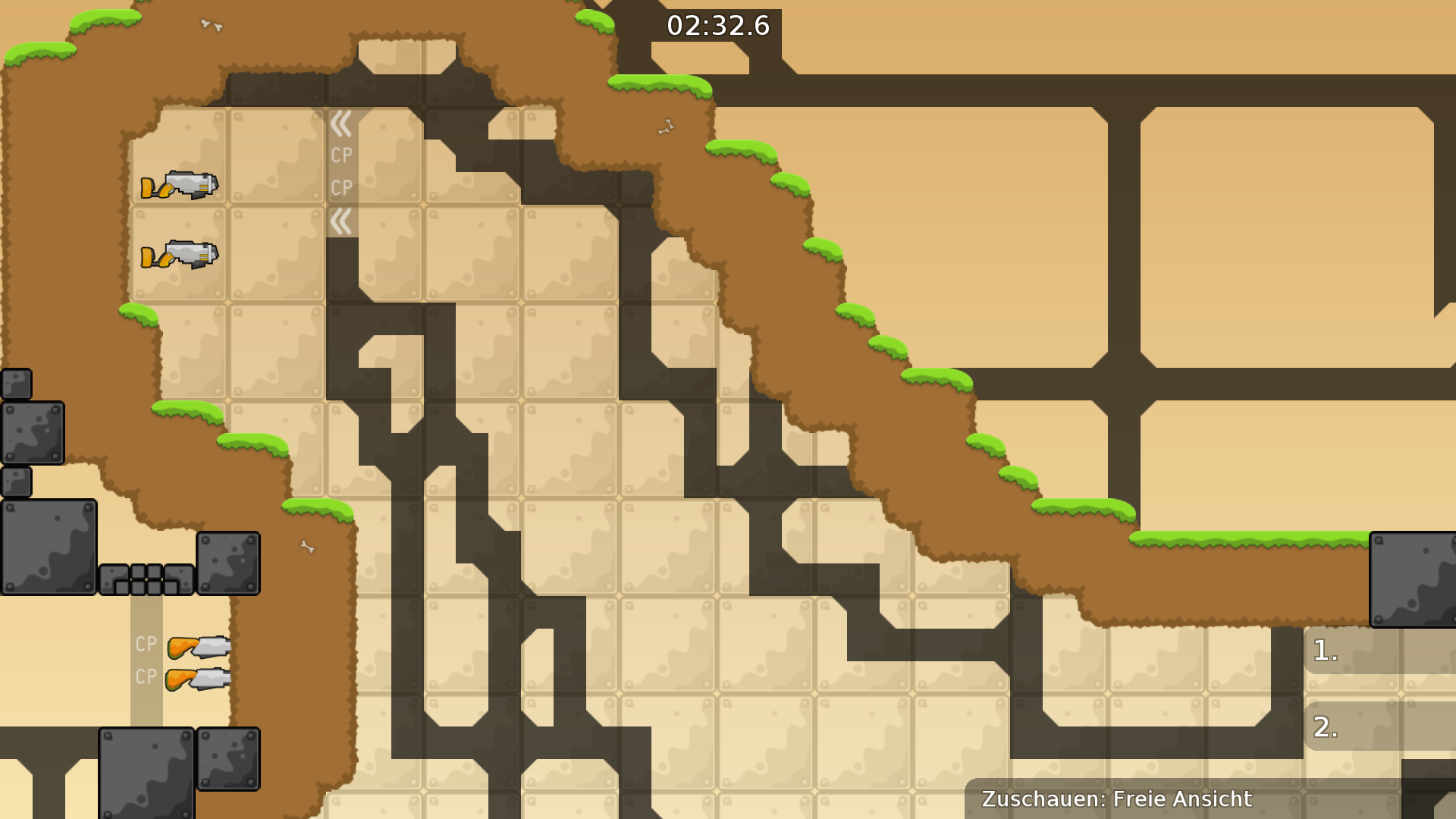
Task: Click the lower CP checkpoint marker
Action: pos(340,187)
